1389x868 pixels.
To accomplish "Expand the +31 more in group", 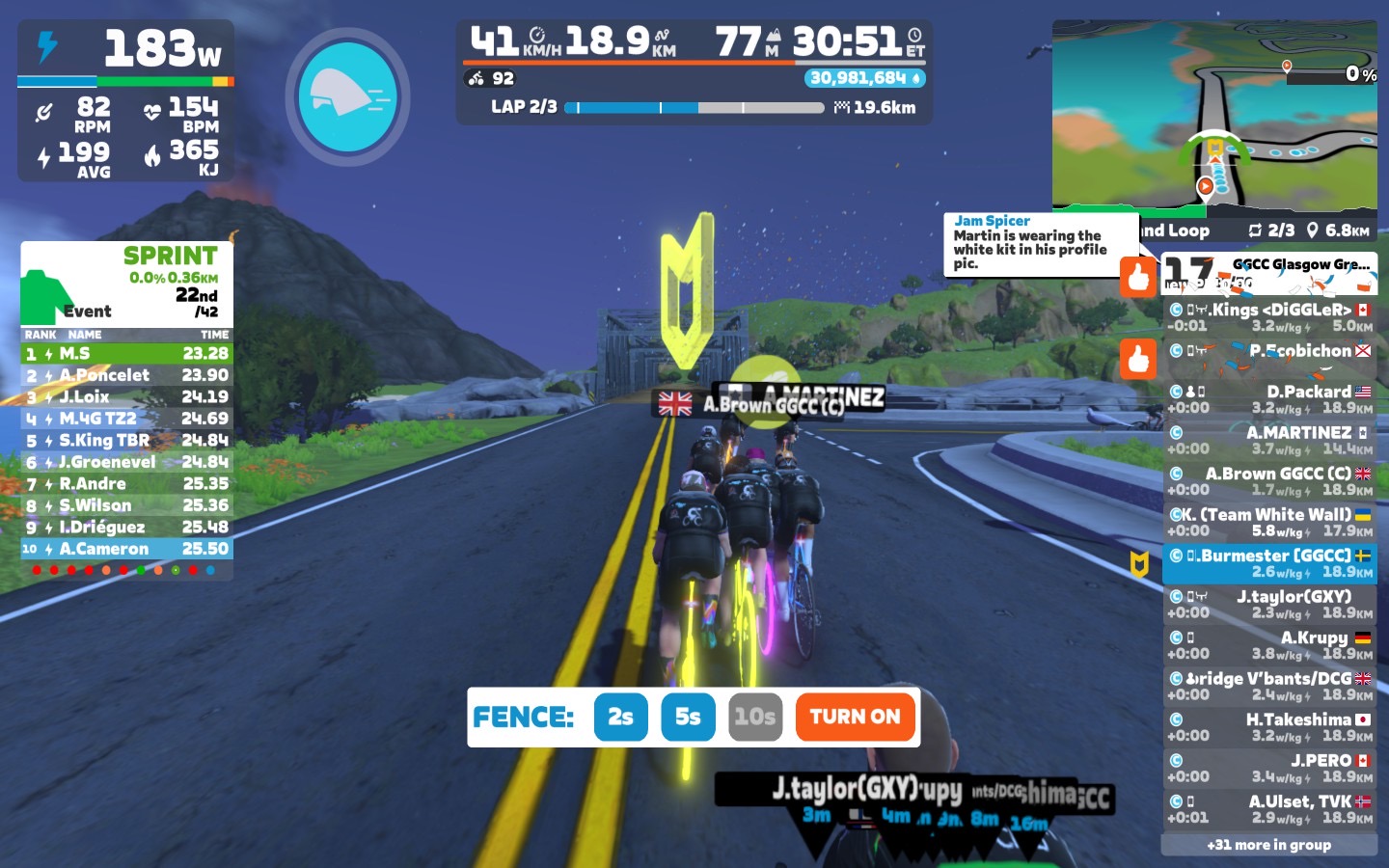I will click(1268, 845).
